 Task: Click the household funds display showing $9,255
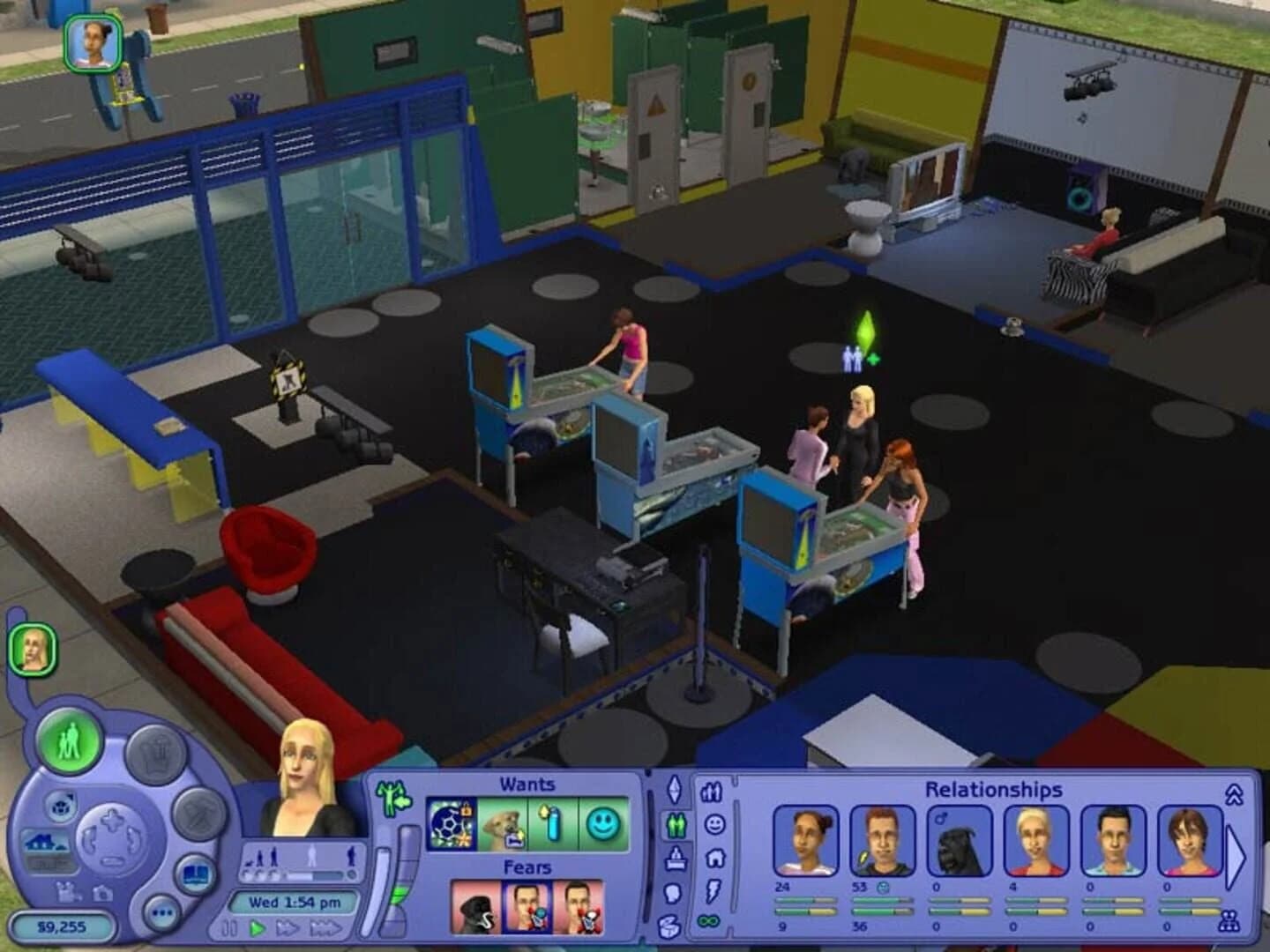pos(61,926)
